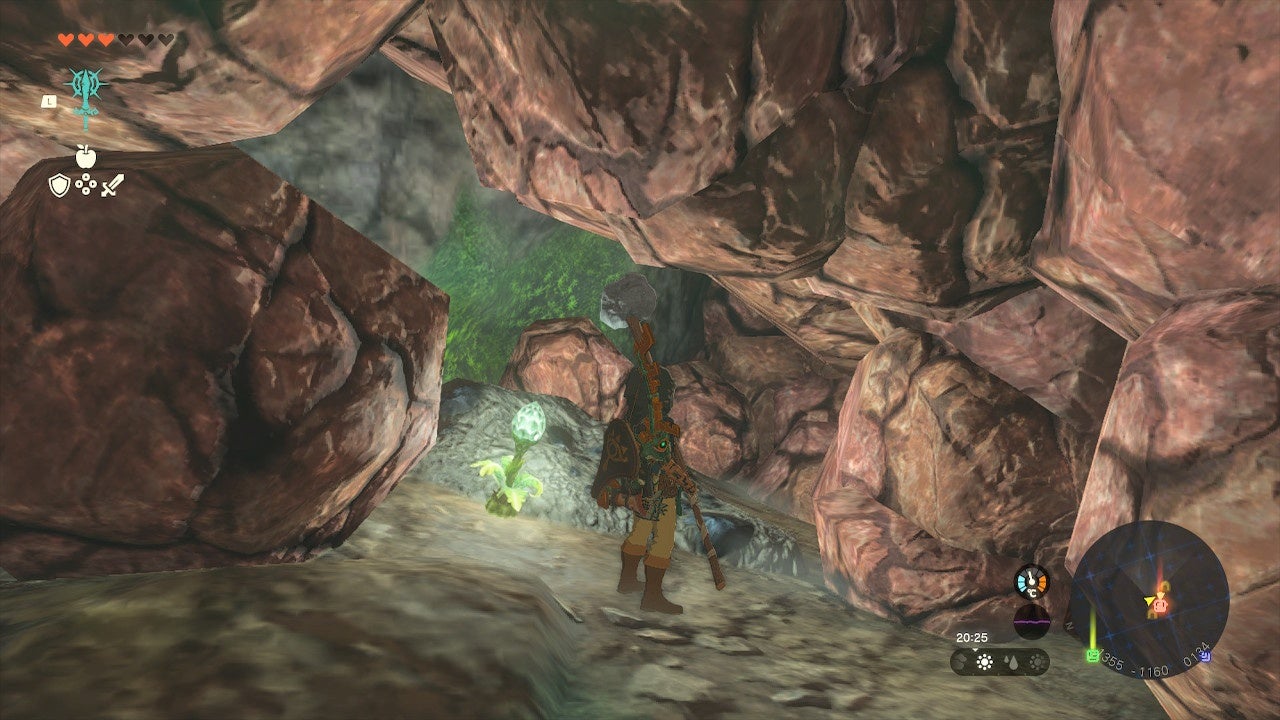This screenshot has height=720, width=1280.
Task: Click the shield icon near the D-pad
Action: [59, 185]
